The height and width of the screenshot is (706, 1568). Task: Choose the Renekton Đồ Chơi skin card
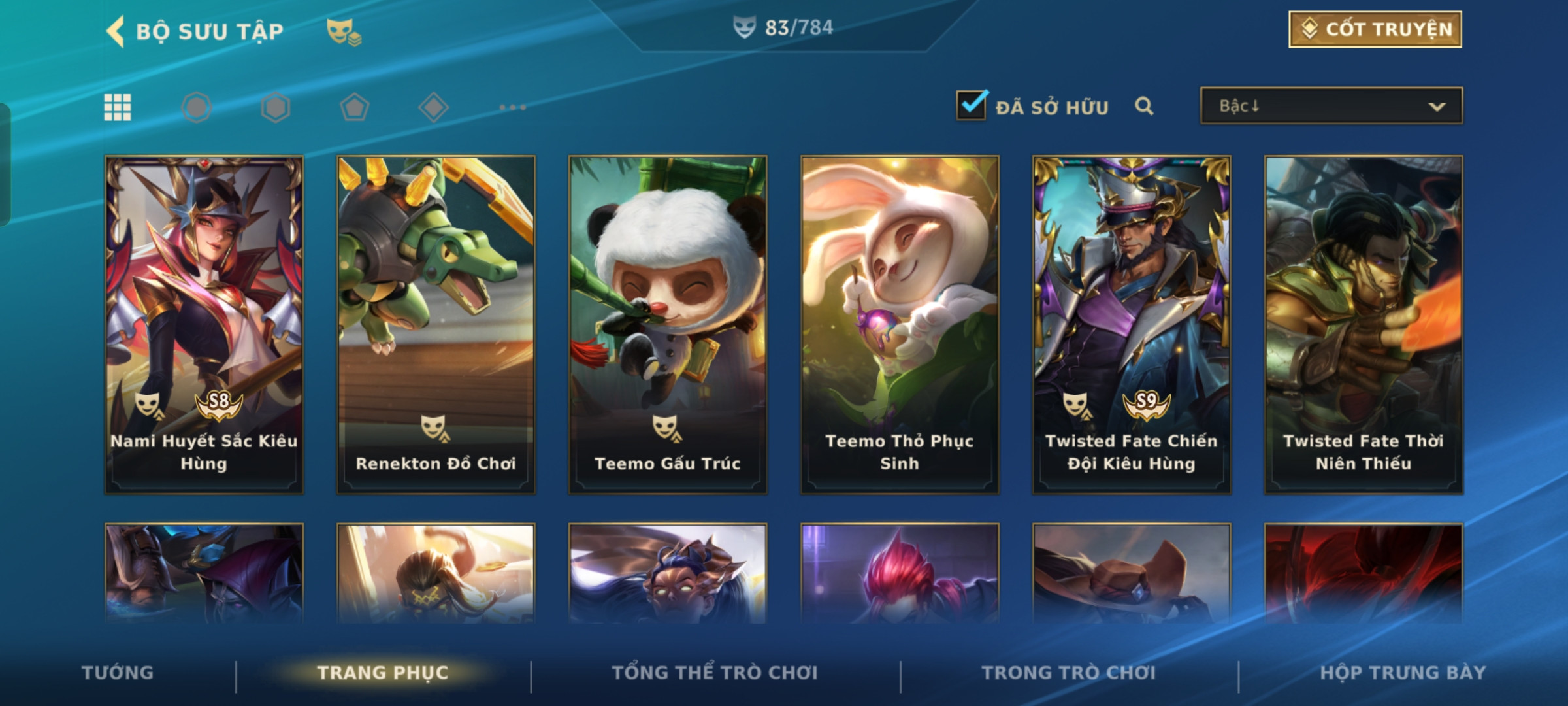pos(436,324)
